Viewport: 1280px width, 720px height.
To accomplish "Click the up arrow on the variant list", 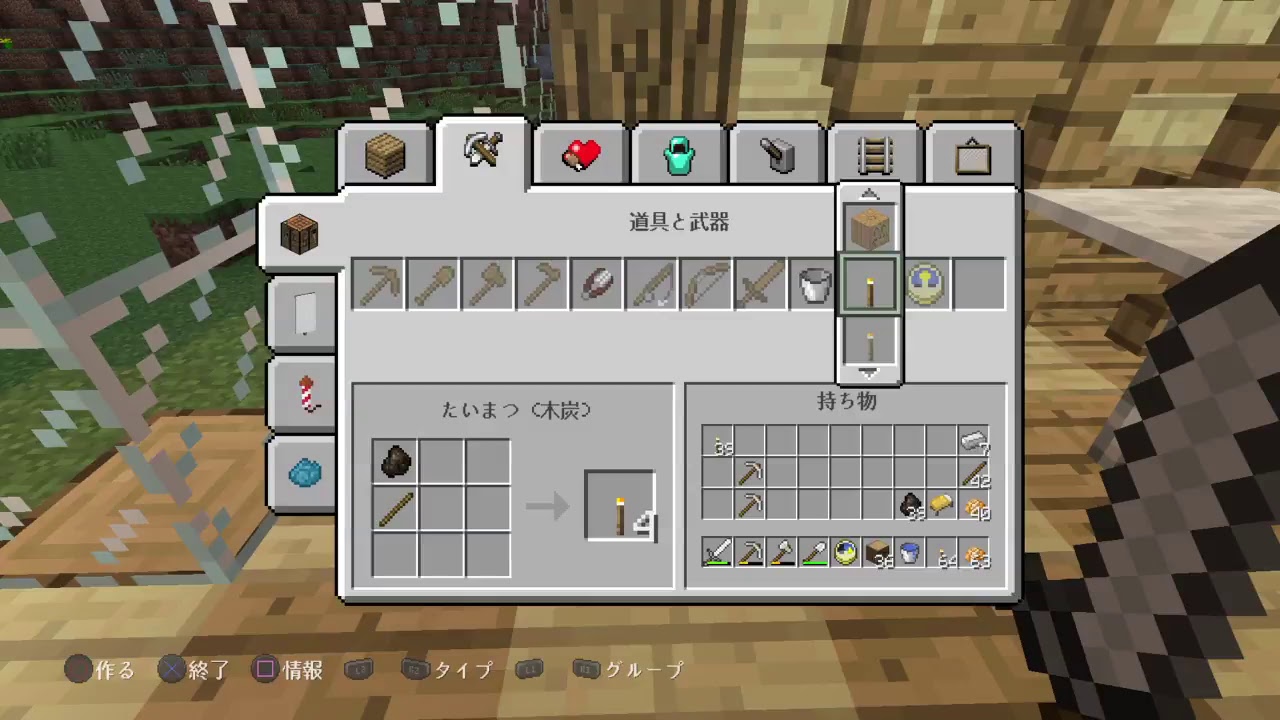I will click(x=868, y=193).
